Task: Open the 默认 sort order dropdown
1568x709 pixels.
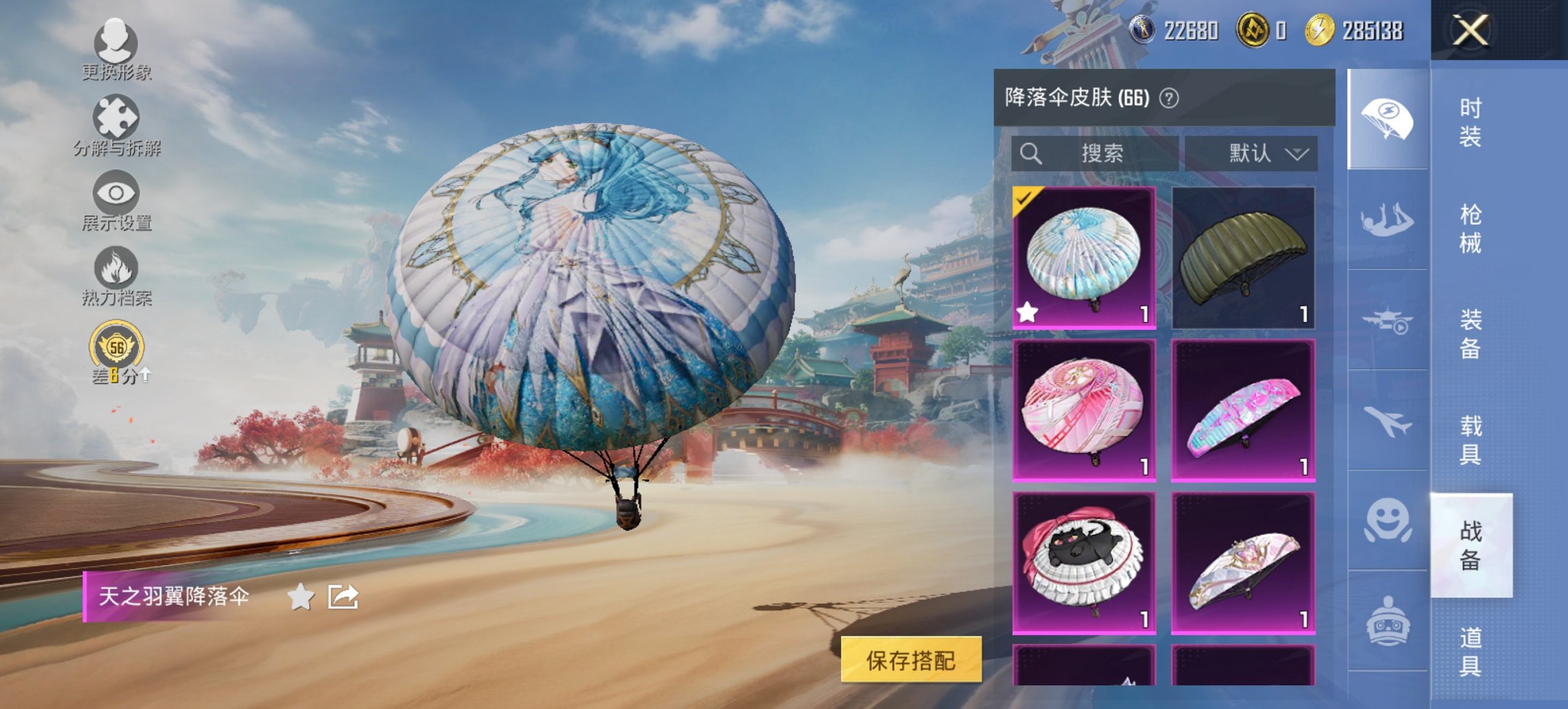Action: [1267, 153]
